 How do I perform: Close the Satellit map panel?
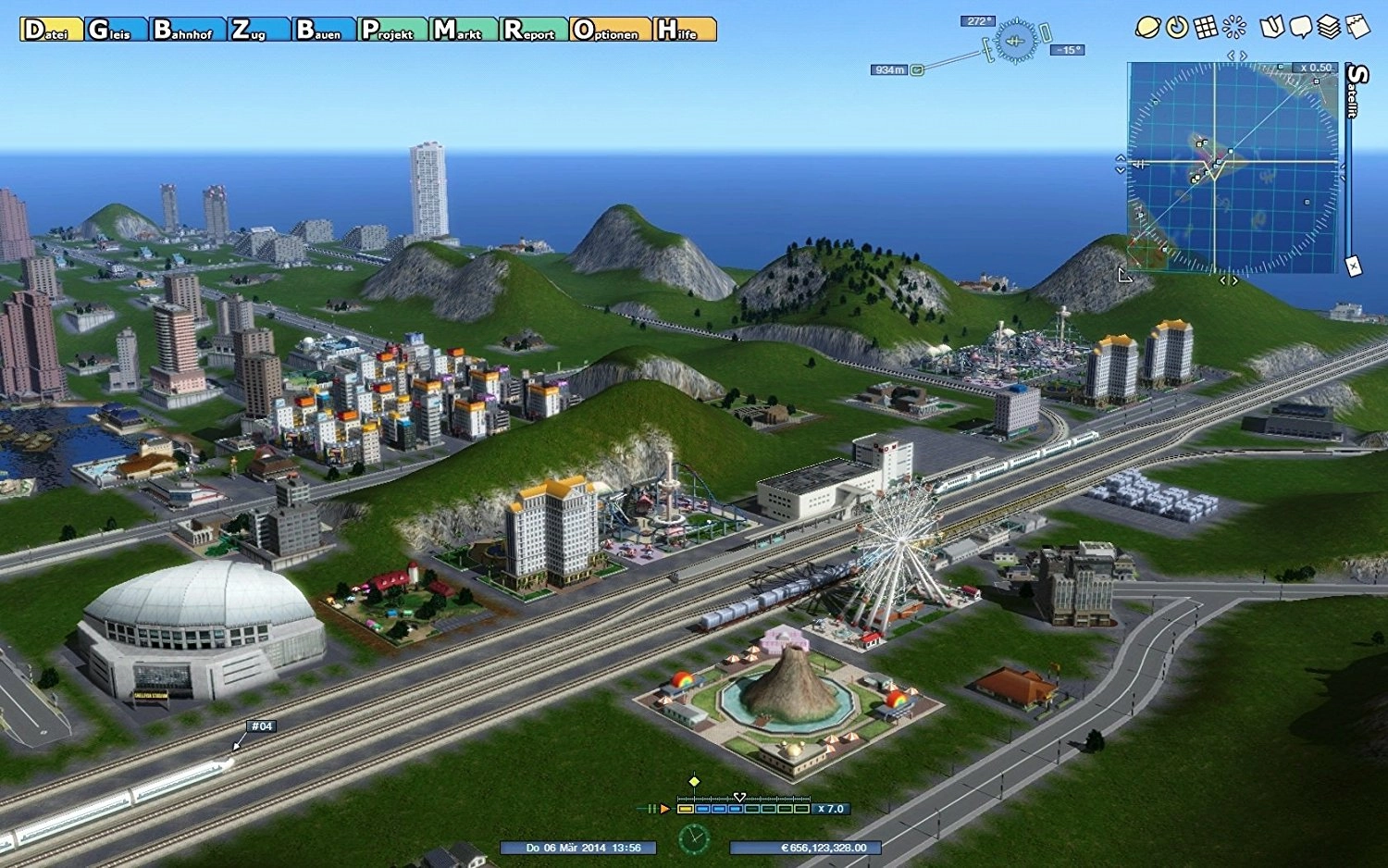pyautogui.click(x=1353, y=267)
